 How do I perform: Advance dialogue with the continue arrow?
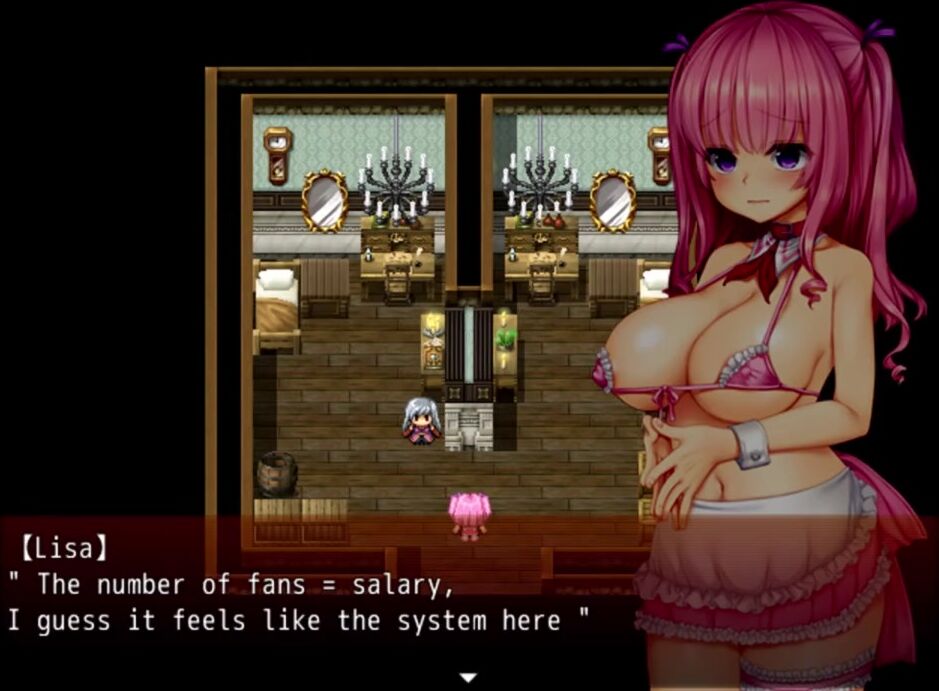[x=468, y=678]
